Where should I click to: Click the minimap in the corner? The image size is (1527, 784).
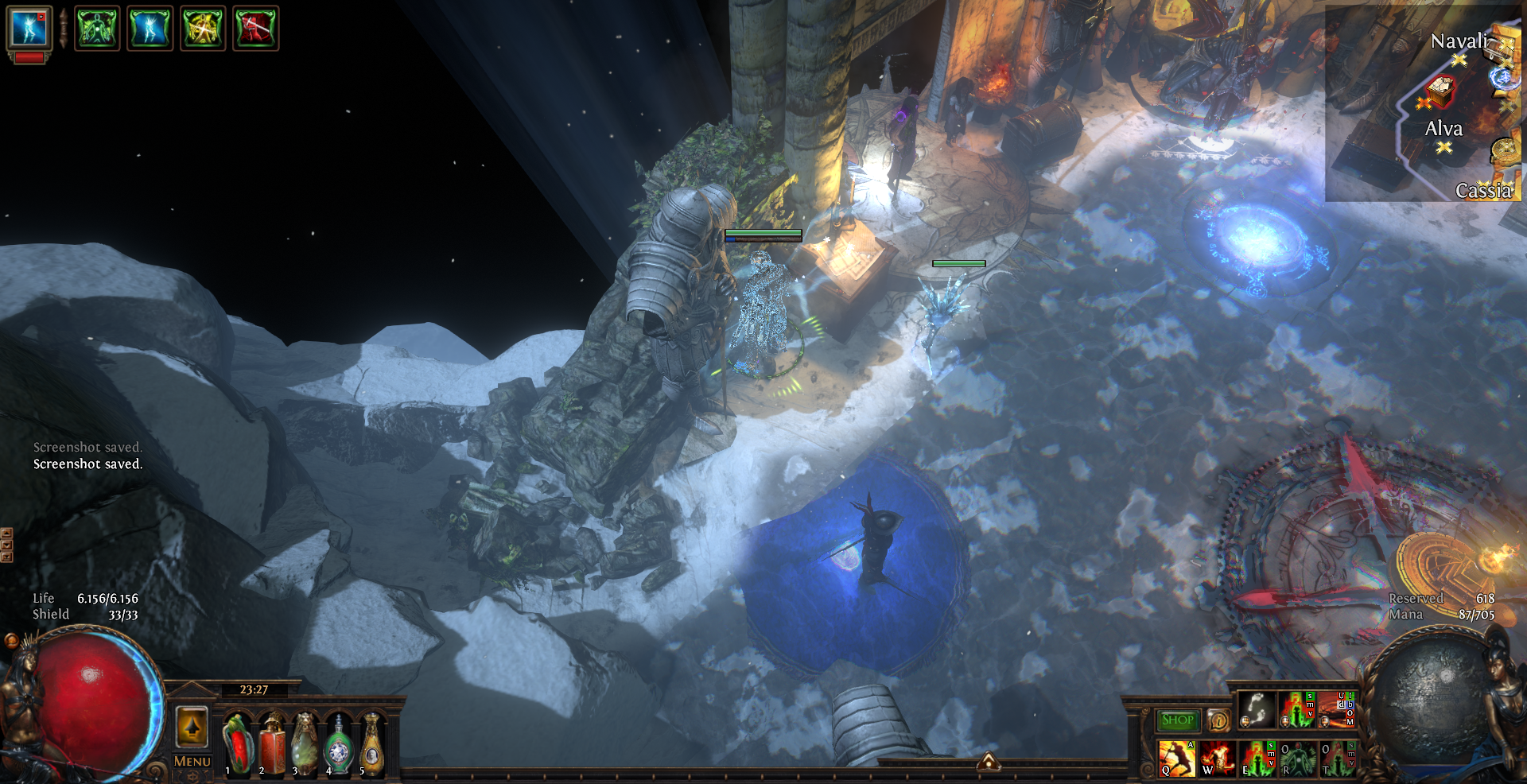point(1424,103)
